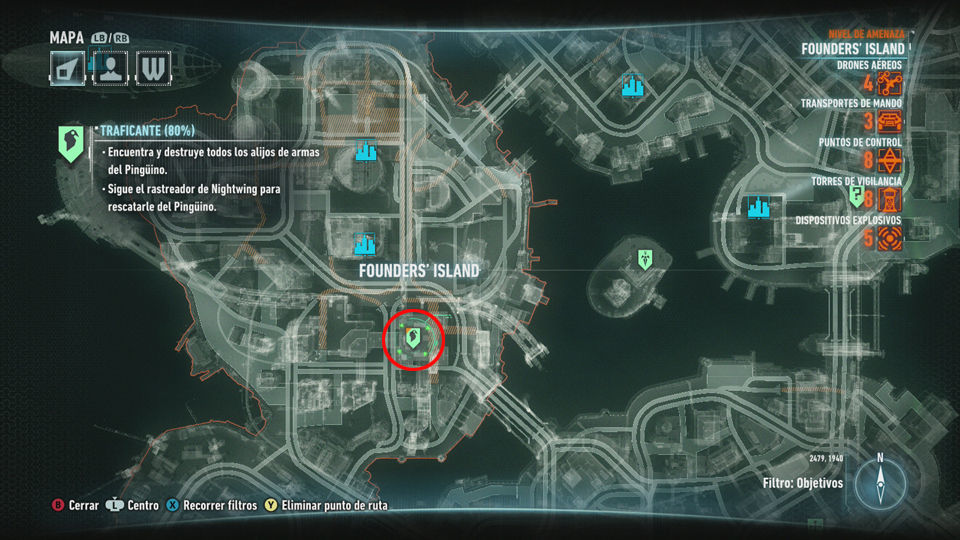Click the Torres de Vigilancia tower icon

(890, 199)
